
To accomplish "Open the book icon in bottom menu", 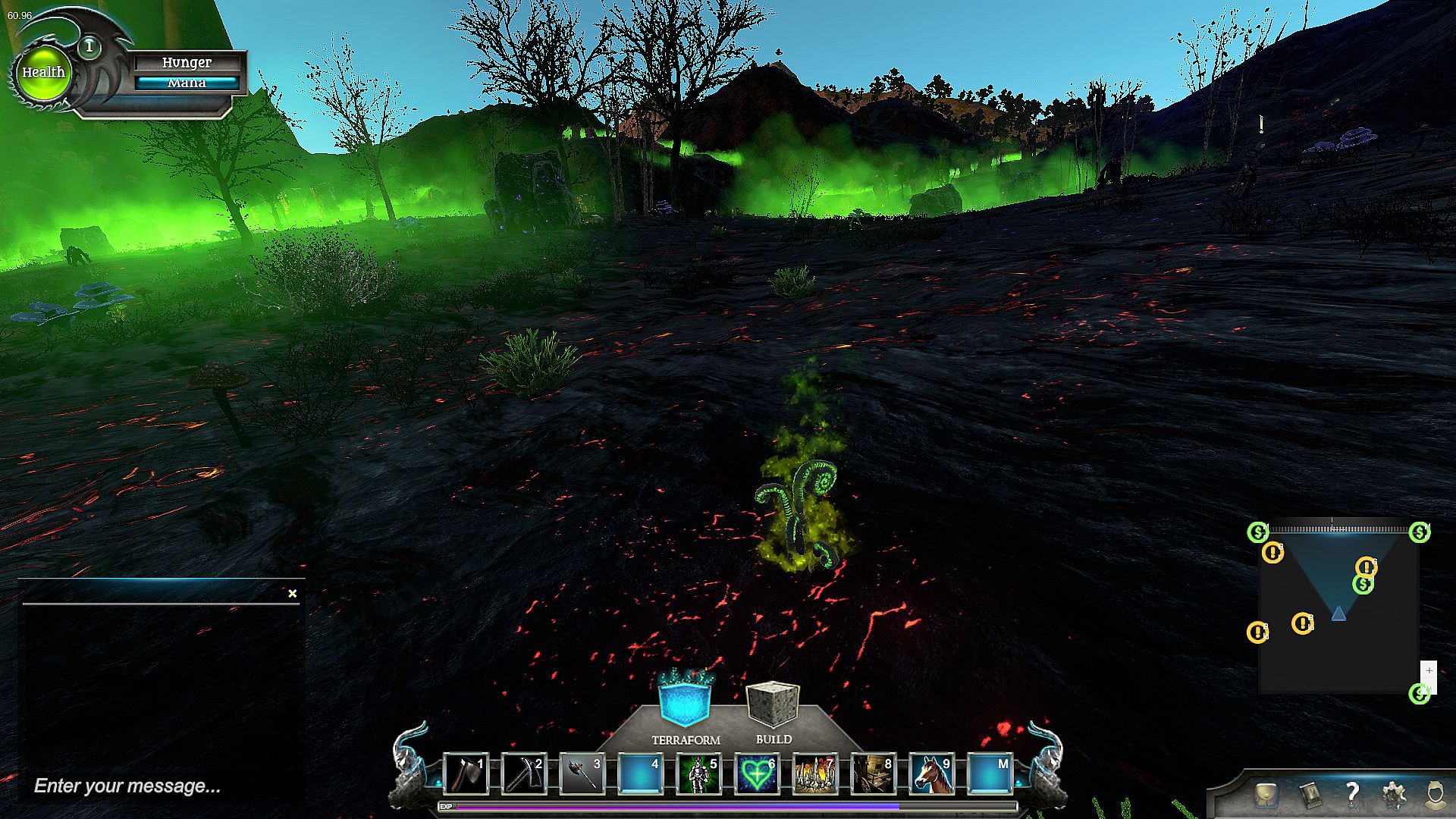I will pyautogui.click(x=1310, y=795).
